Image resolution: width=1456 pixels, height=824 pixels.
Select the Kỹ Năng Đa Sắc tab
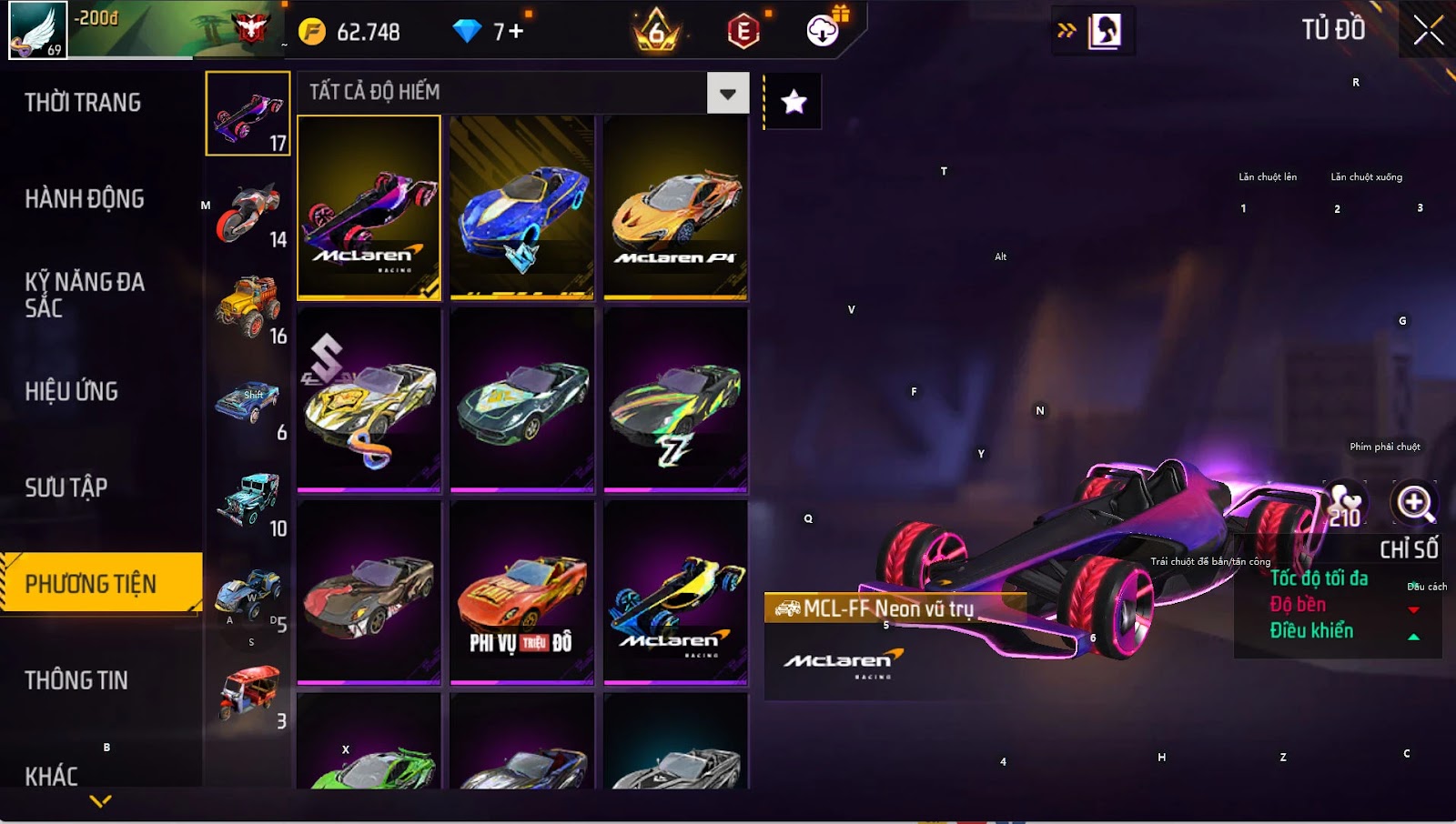coord(85,295)
